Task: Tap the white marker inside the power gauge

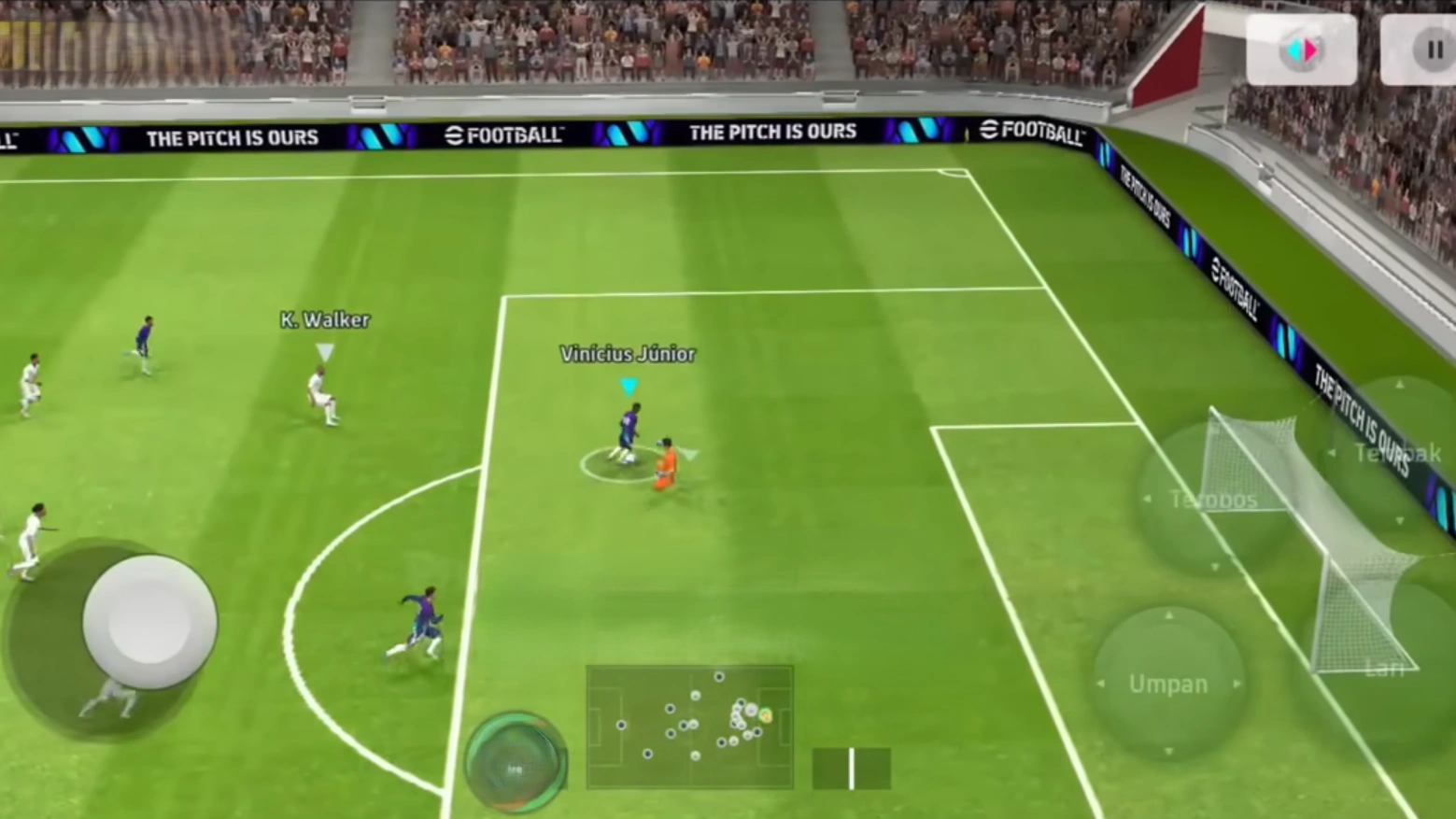Action: 852,768
